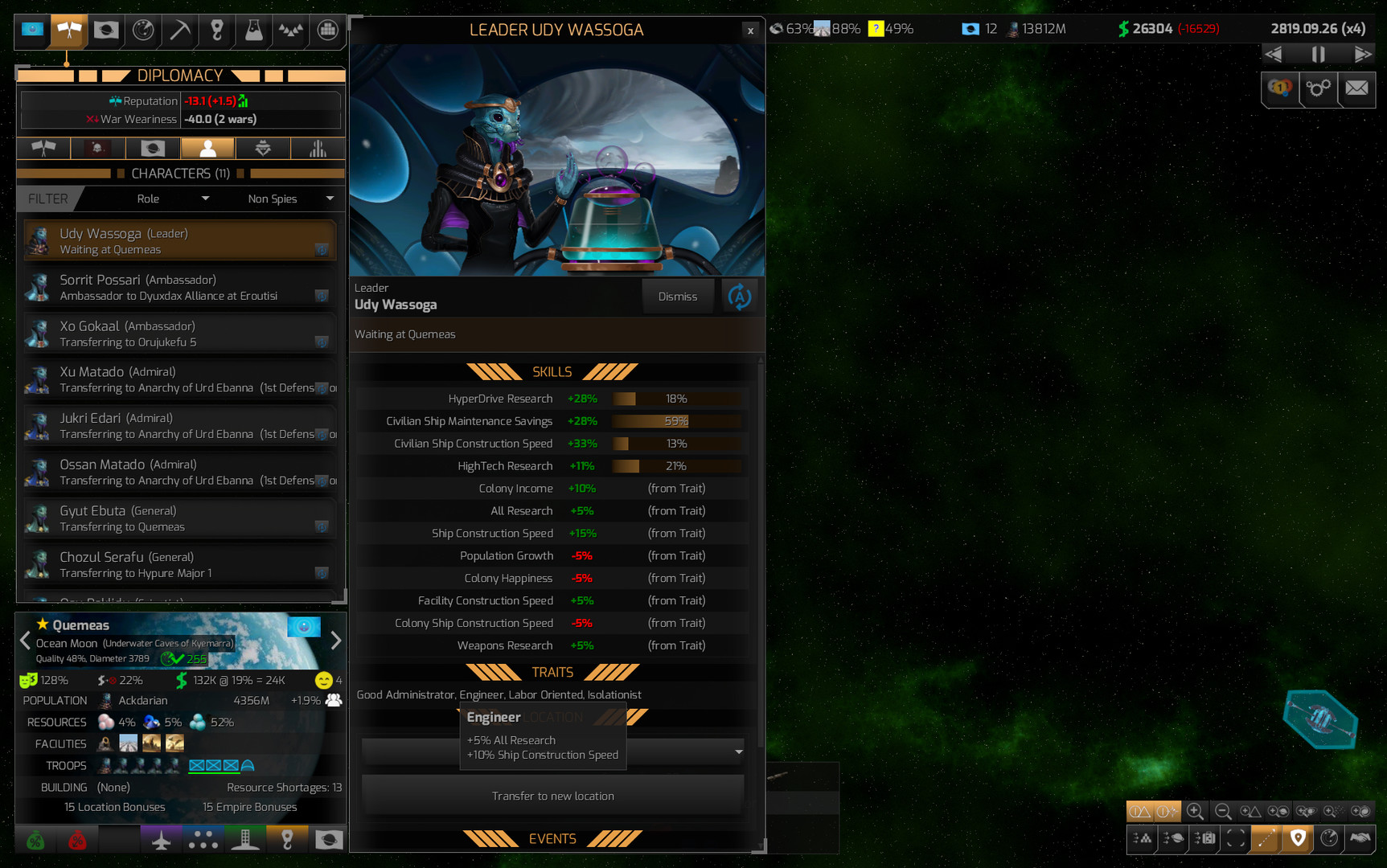Click the Zoom In magnifier control

pyautogui.click(x=1195, y=812)
